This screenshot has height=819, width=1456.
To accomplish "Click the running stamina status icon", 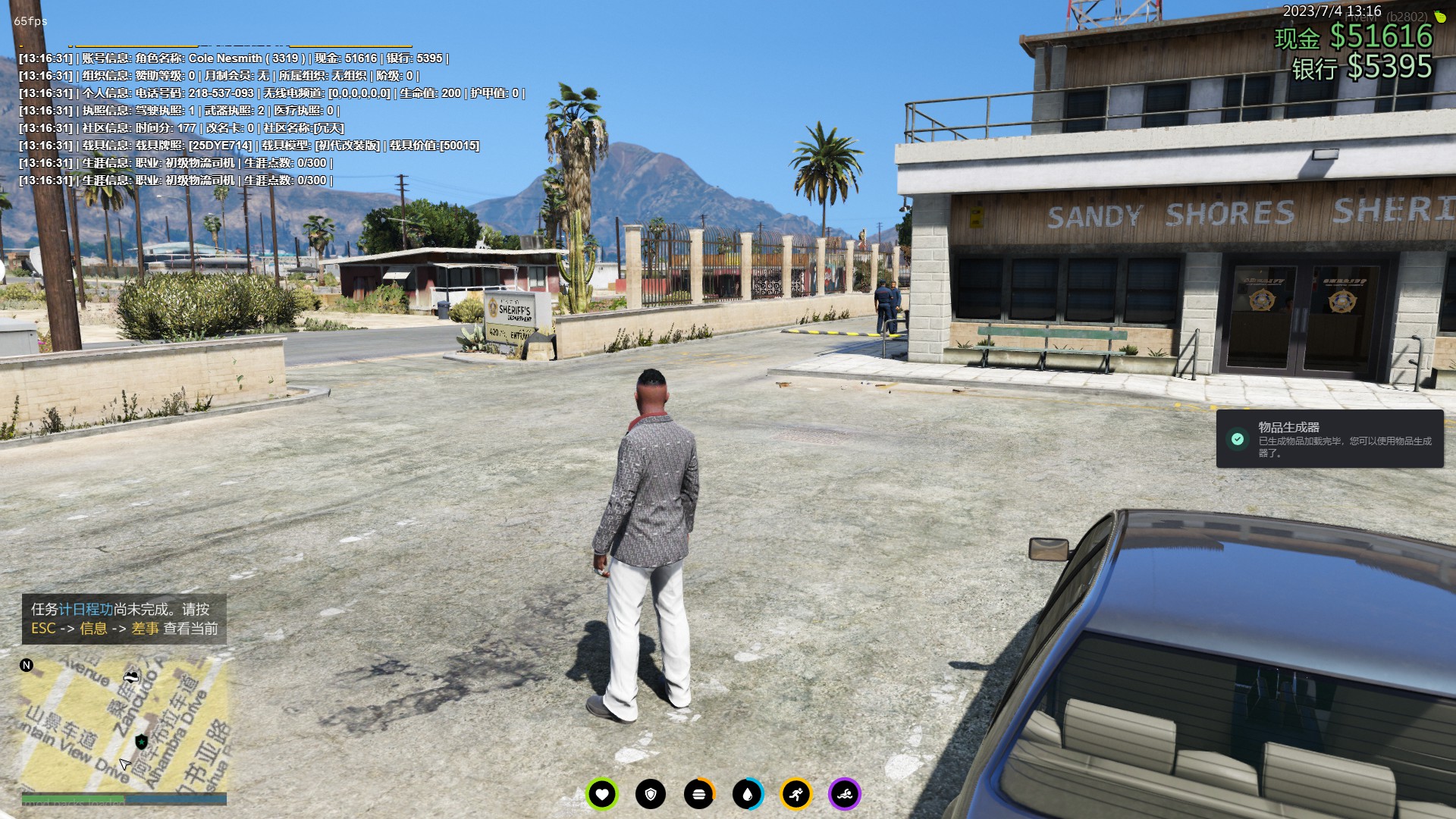I will click(796, 794).
